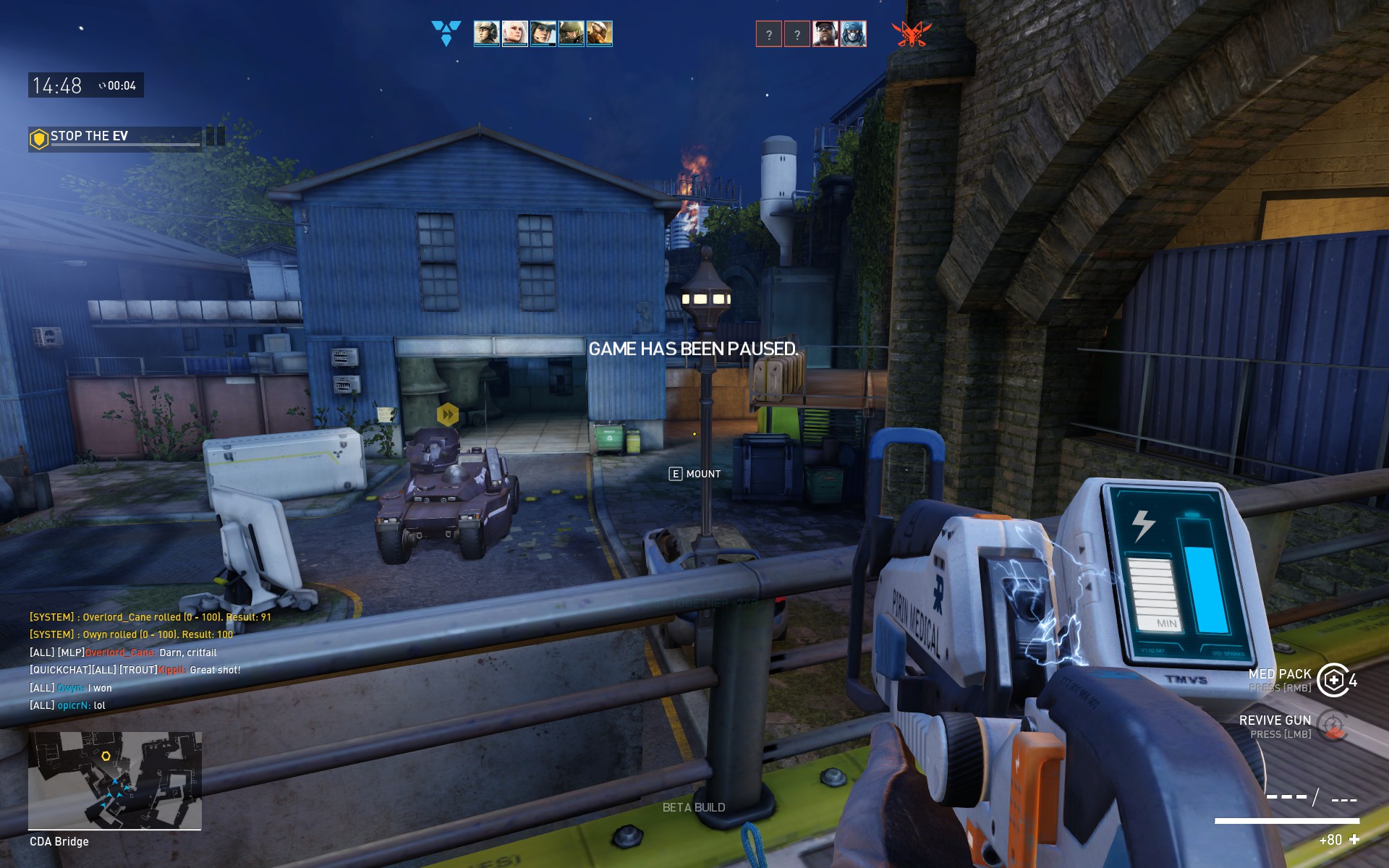Click the golden-armored teammate portrait
Screen dimensions: 1389x868
pyautogui.click(x=599, y=33)
